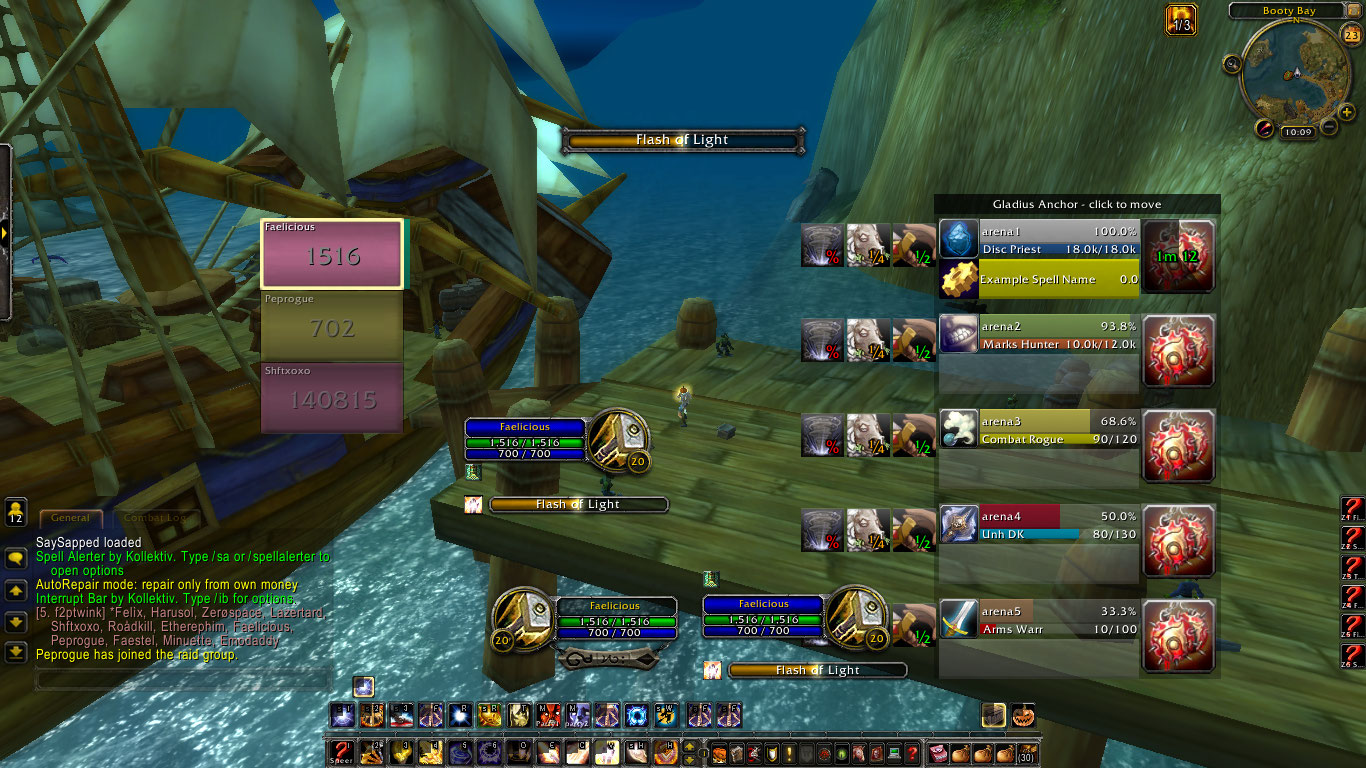
Task: Target Peprogue's raid frame
Action: [x=332, y=326]
